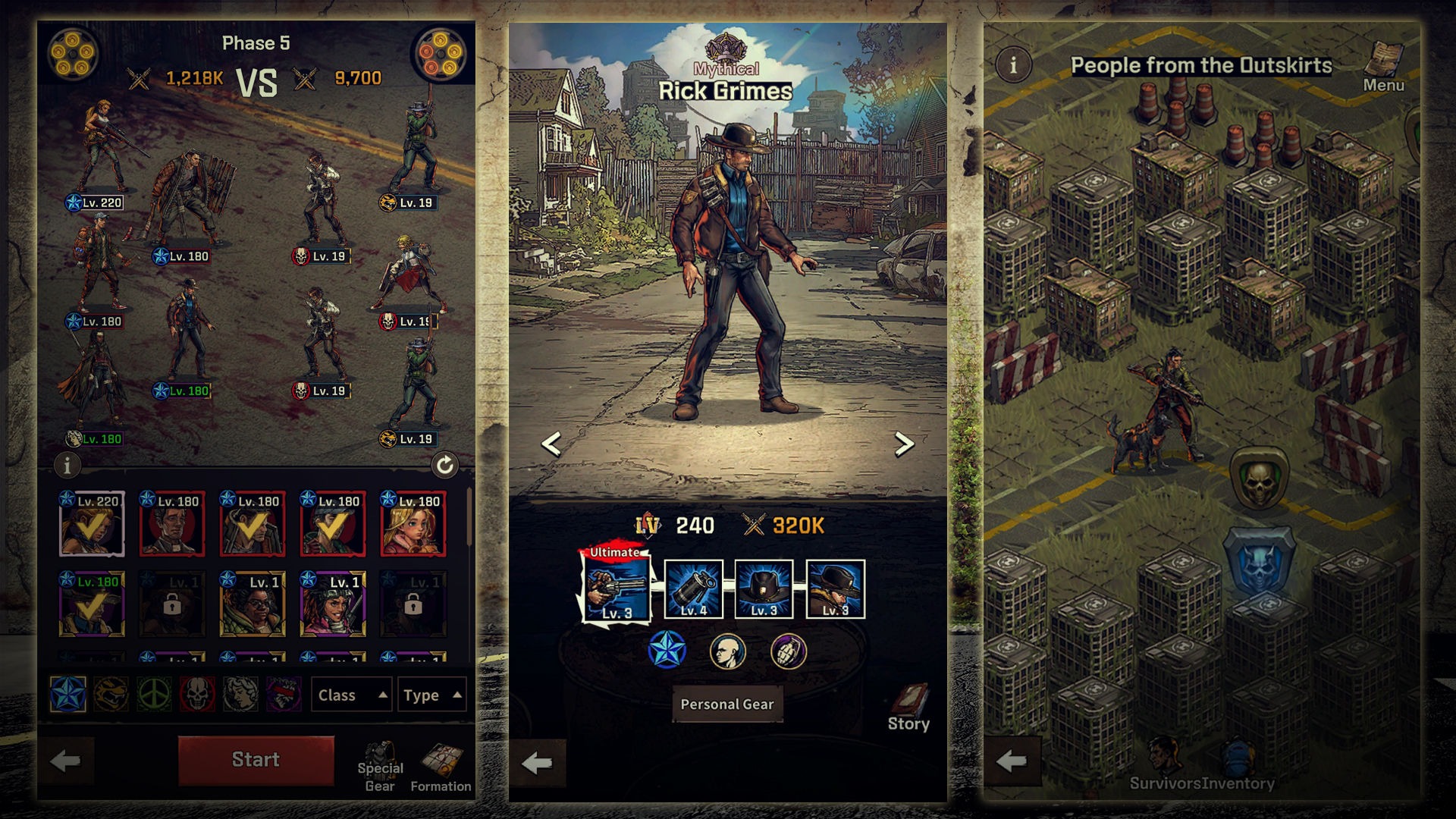1456x819 pixels.
Task: Inspect the Lv. 4 flashlight skill
Action: [x=693, y=589]
